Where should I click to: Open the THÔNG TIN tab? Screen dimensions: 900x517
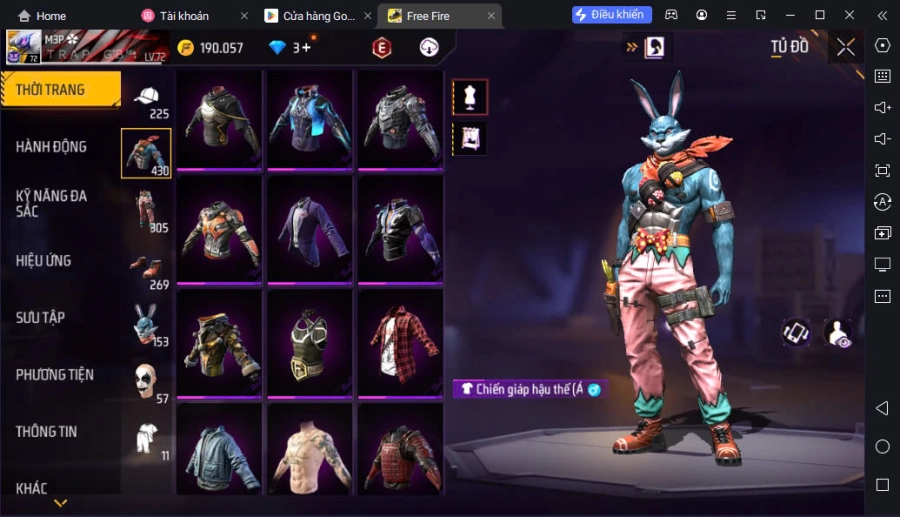pyautogui.click(x=47, y=432)
